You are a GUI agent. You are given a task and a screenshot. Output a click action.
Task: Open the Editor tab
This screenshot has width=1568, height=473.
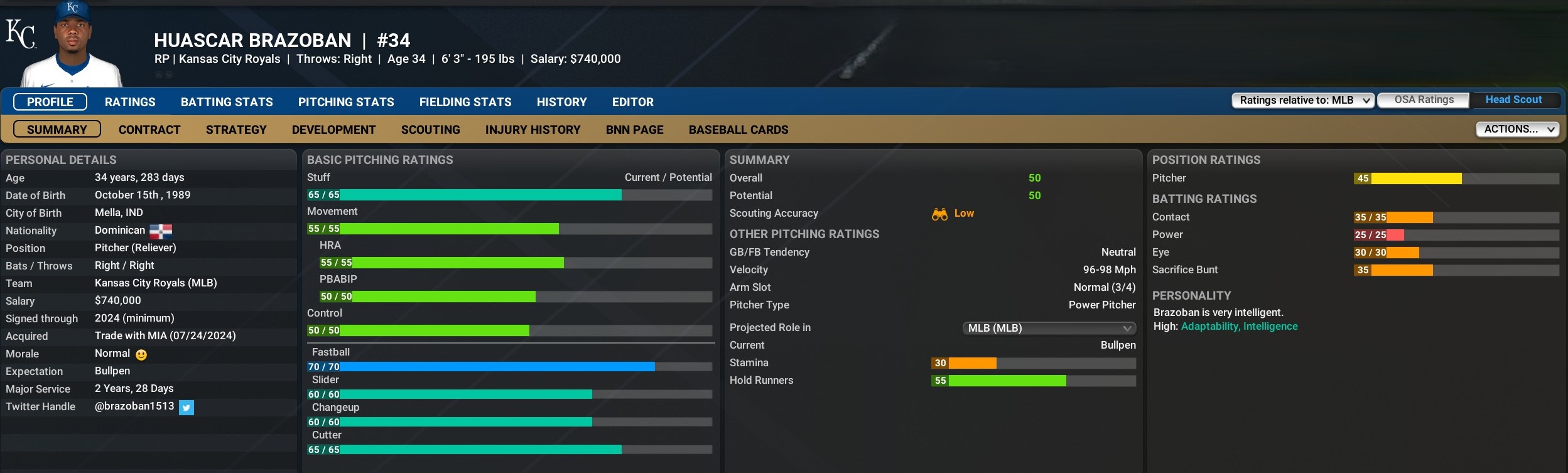coord(632,102)
